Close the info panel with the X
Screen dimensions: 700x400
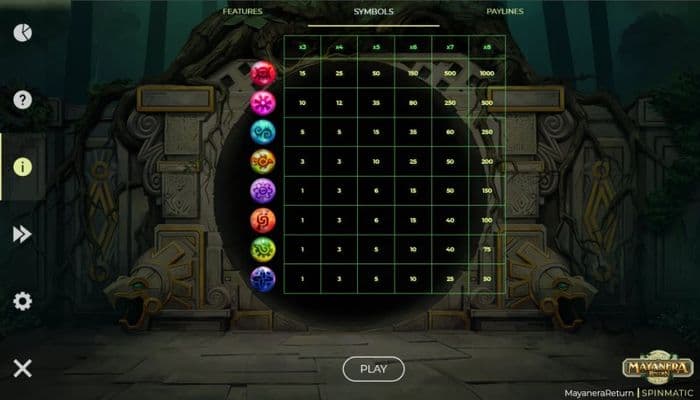click(x=22, y=368)
